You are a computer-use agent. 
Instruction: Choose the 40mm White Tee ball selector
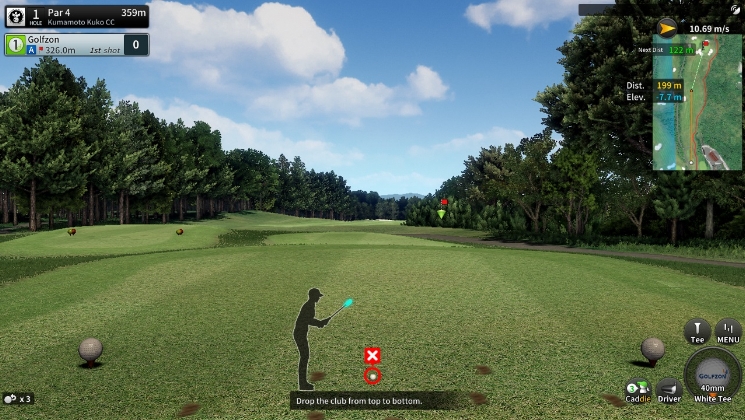coord(713,376)
